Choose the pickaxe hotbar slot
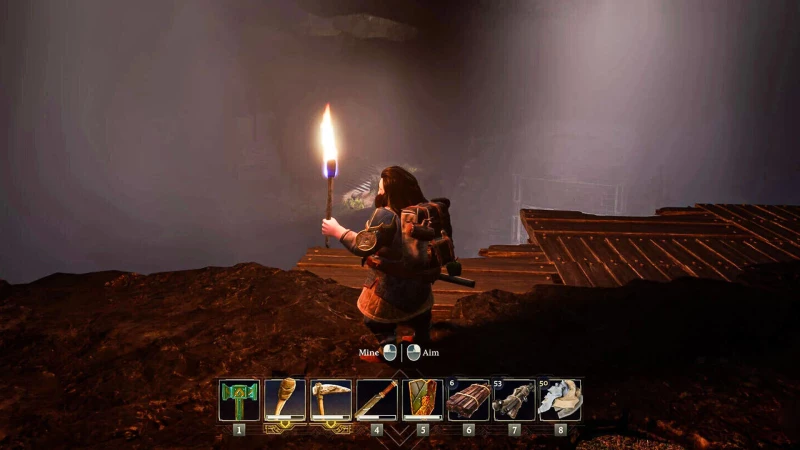This screenshot has height=450, width=800. (331, 400)
